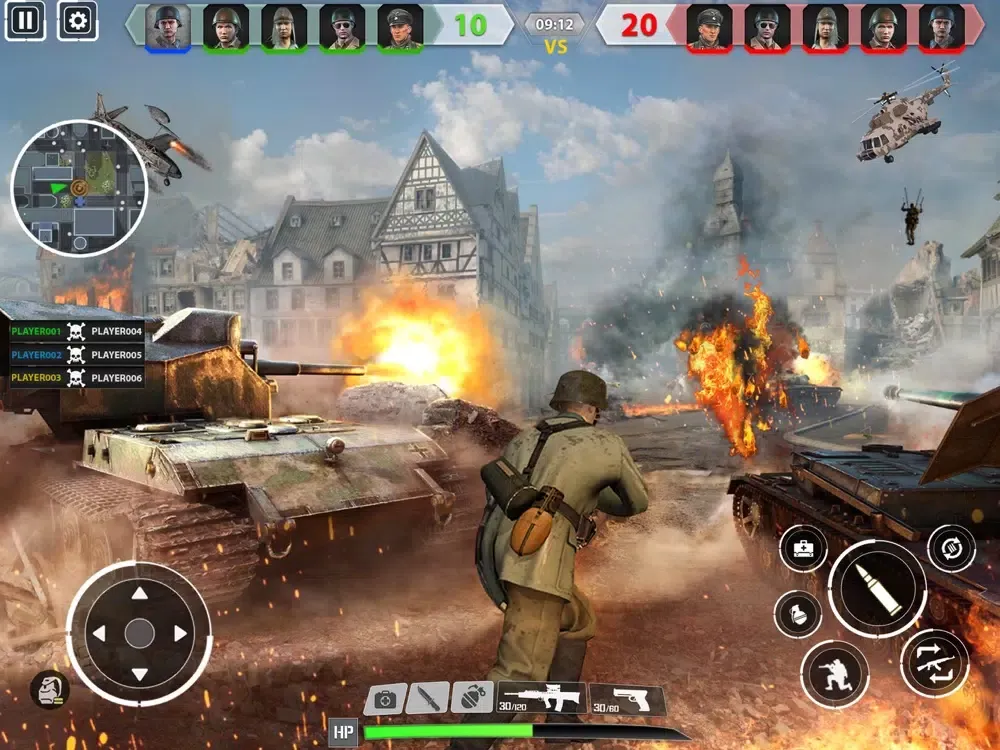The height and width of the screenshot is (750, 1000).
Task: Toggle crouch with the kneeling soldier button
Action: (x=834, y=674)
